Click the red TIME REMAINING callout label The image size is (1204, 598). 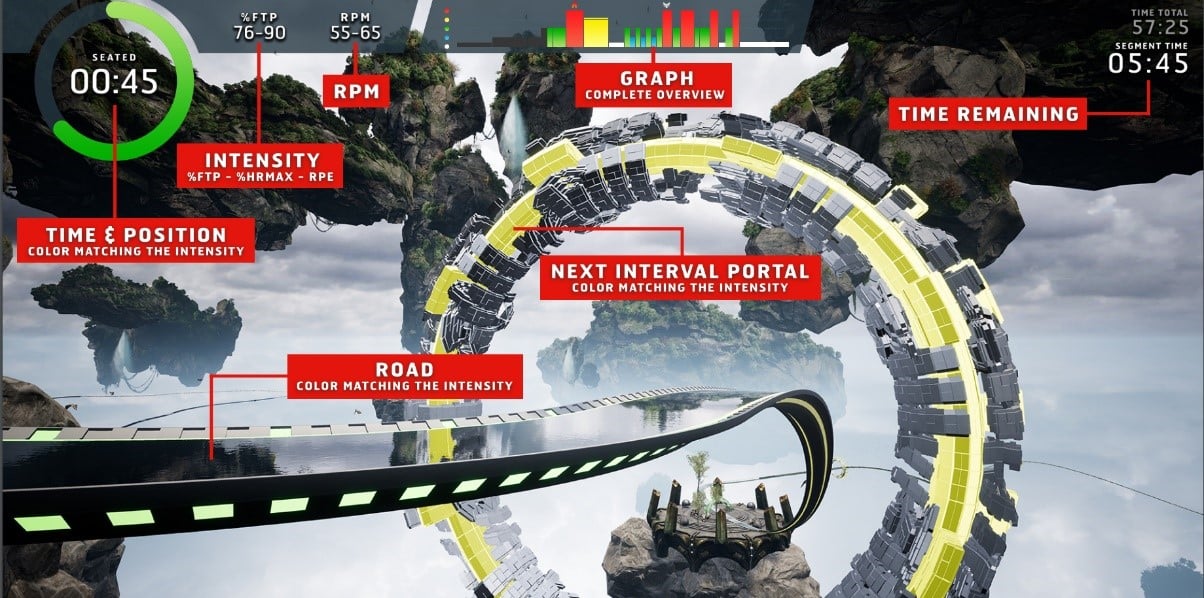pos(988,114)
